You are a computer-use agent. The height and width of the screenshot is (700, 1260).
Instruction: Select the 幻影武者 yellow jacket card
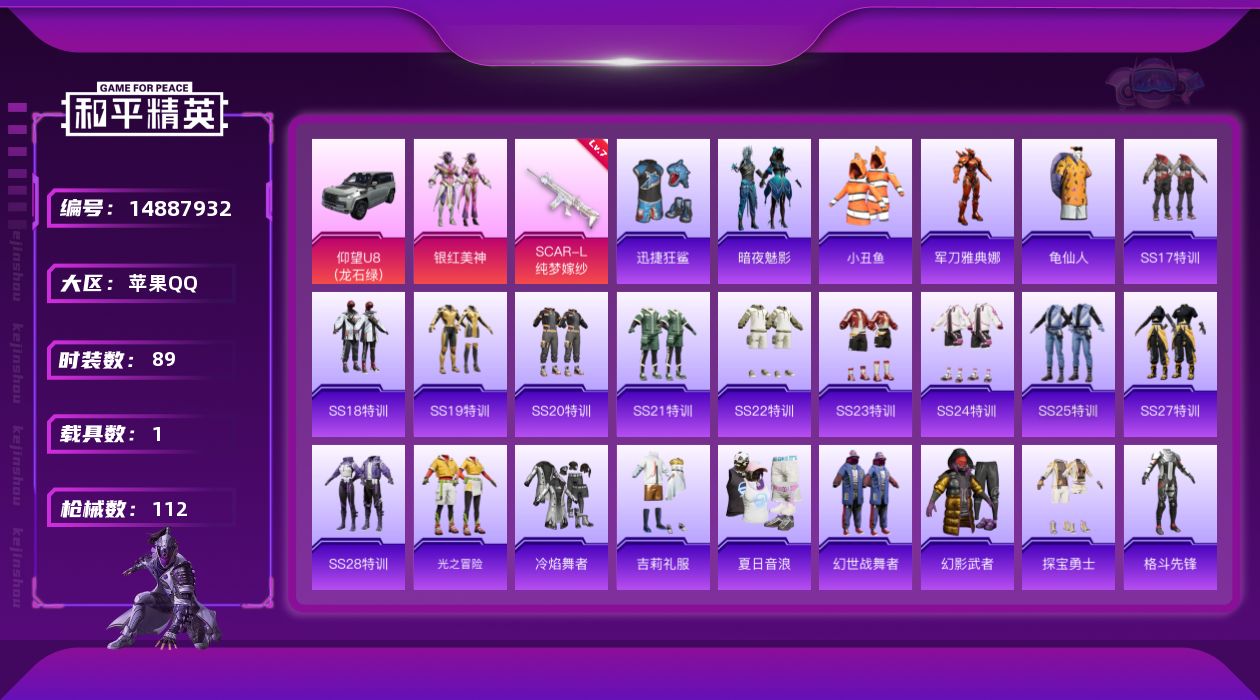coord(967,517)
